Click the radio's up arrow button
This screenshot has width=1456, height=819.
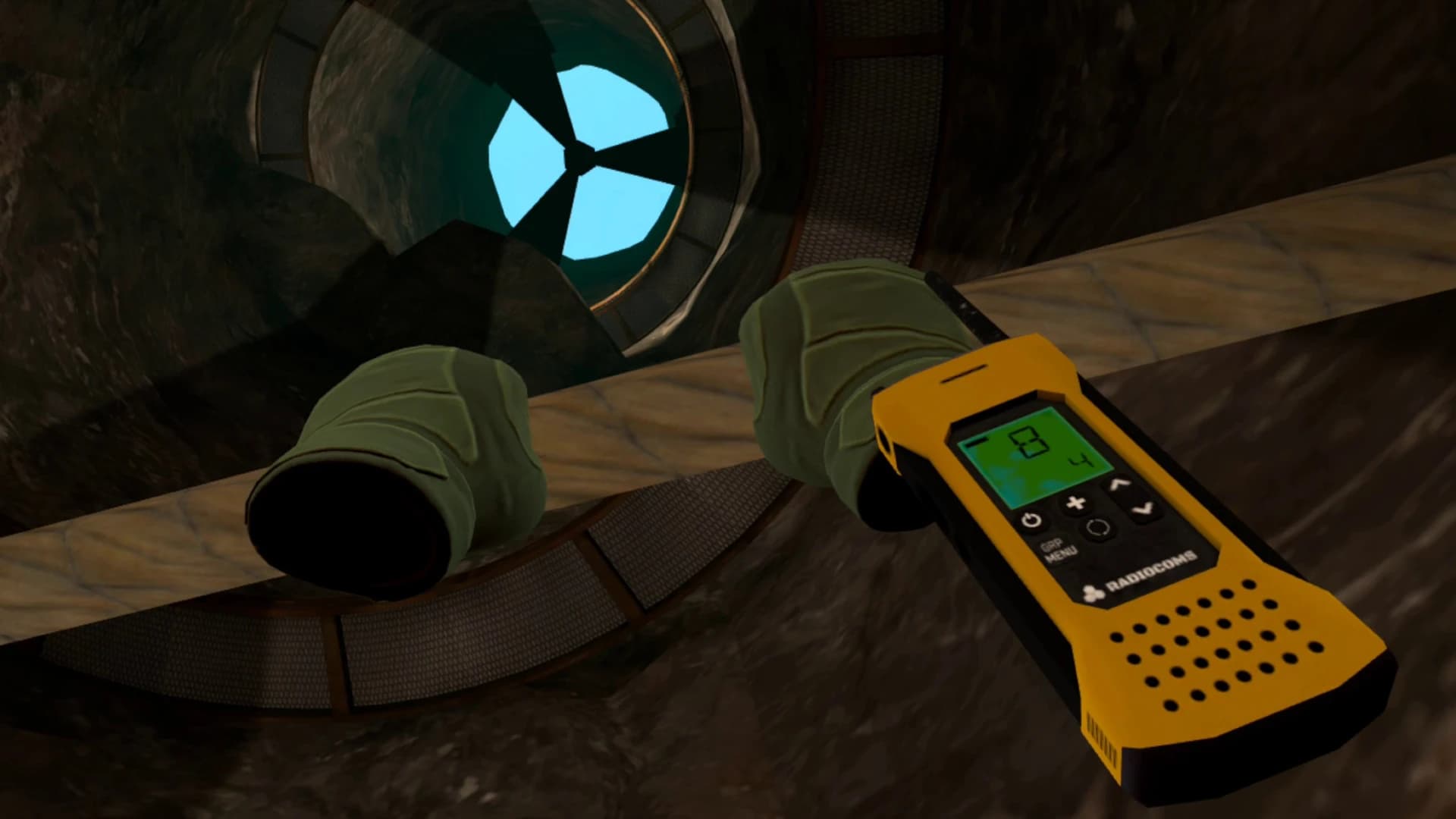1118,484
